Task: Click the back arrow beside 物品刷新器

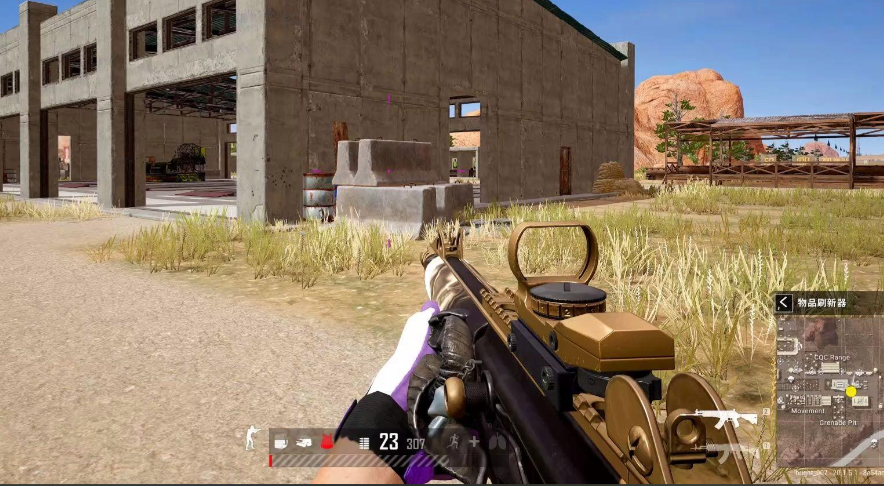Action: [785, 303]
